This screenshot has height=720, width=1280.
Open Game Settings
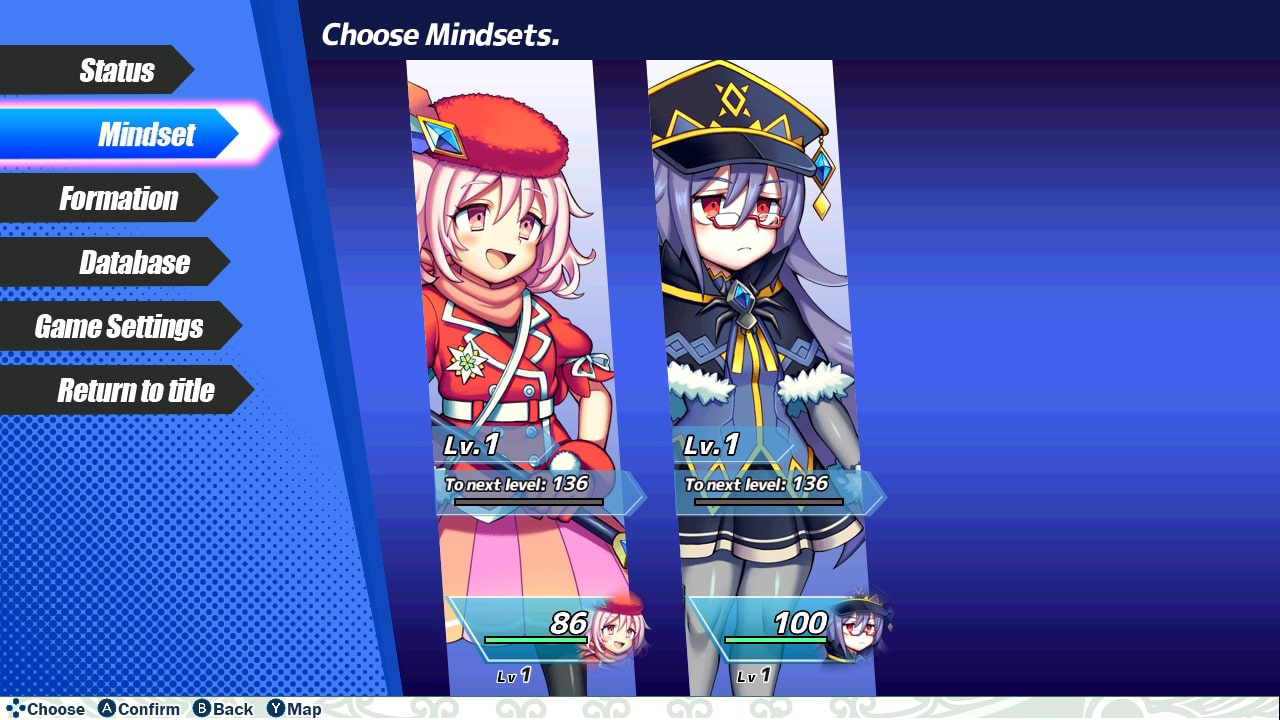(x=118, y=327)
